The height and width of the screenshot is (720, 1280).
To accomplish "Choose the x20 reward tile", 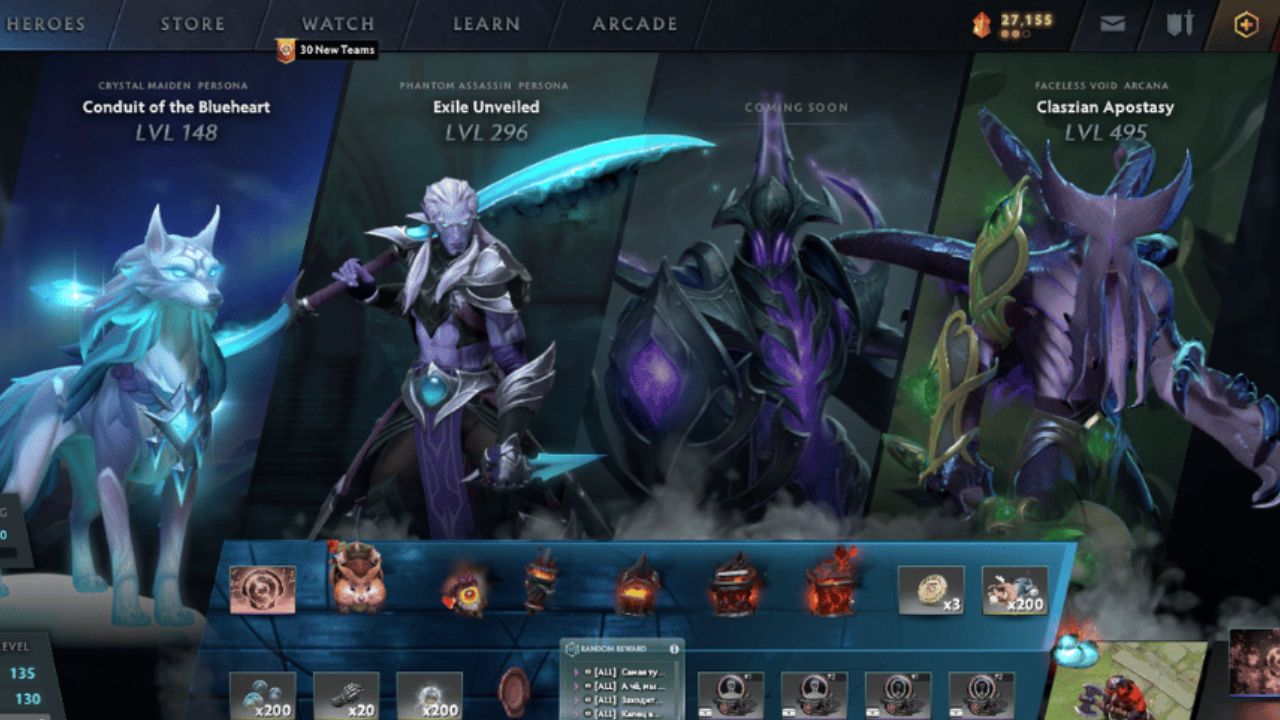I will pos(346,694).
